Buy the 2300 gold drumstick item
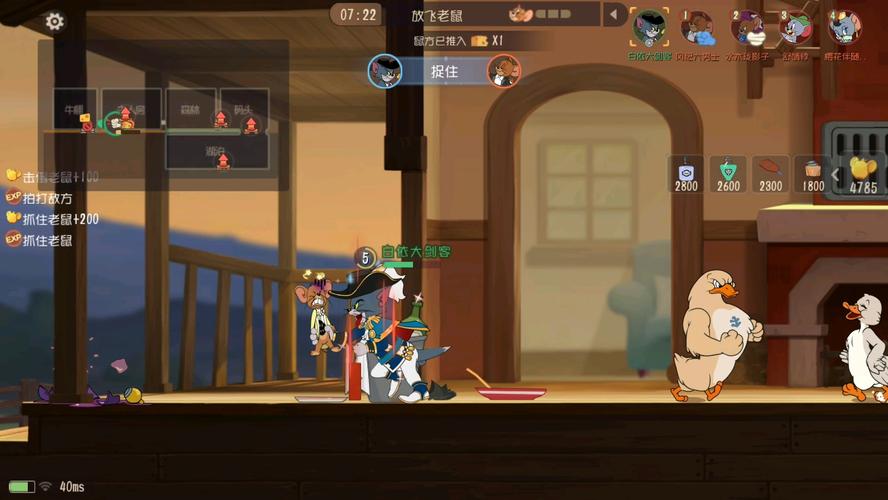888x500 pixels. tap(770, 174)
